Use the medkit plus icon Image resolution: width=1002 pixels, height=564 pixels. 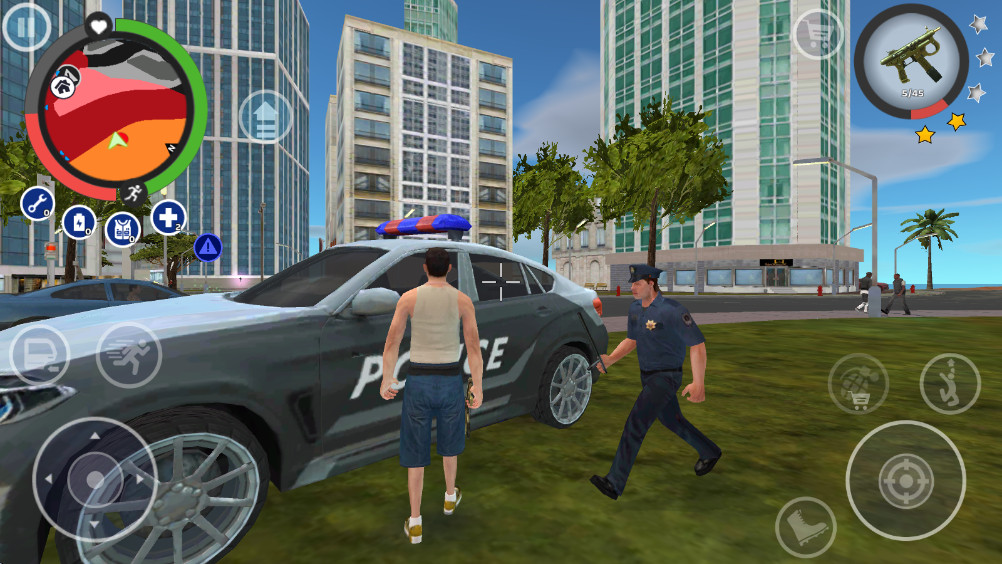(x=168, y=217)
